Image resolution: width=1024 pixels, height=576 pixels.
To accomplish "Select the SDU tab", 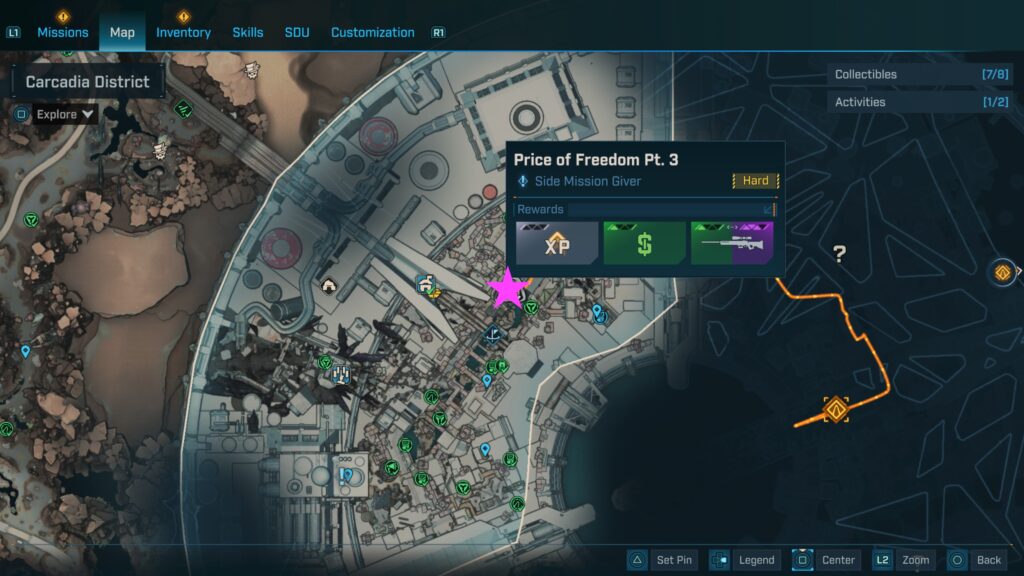I will coord(297,32).
